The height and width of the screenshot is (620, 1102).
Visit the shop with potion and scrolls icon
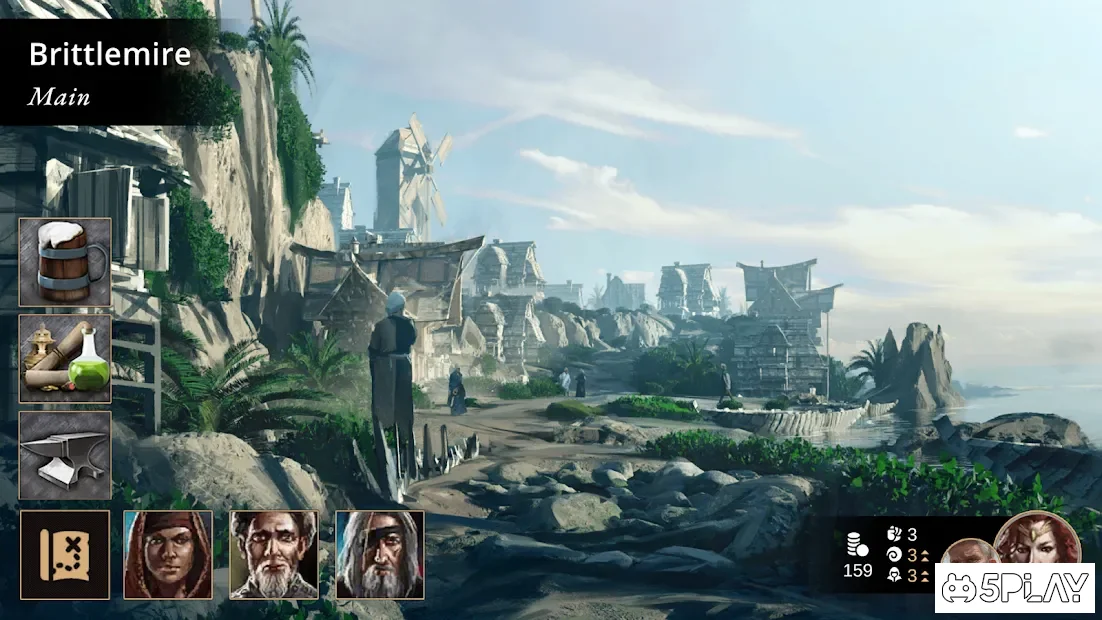(x=65, y=359)
